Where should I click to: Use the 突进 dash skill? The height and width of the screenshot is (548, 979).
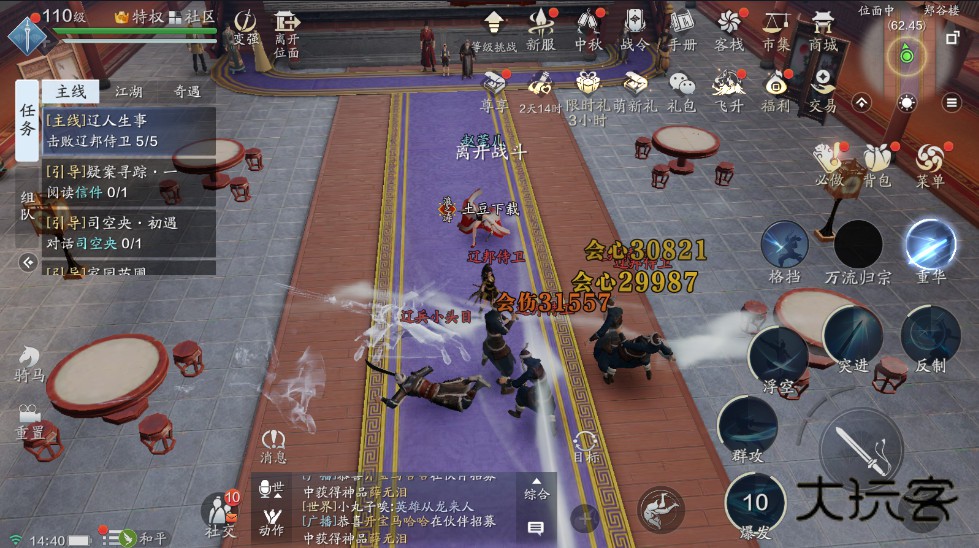click(852, 338)
